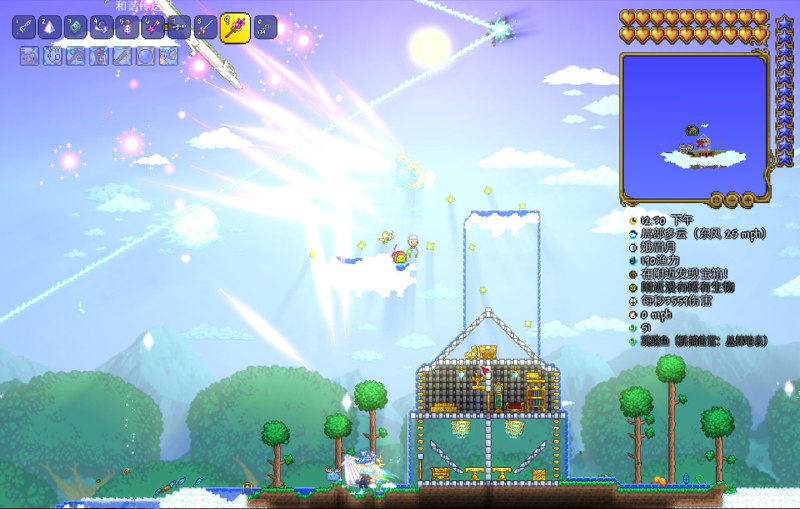The image size is (800, 509).
Task: Select the sword in hotbar slot 1
Action: pyautogui.click(x=25, y=27)
